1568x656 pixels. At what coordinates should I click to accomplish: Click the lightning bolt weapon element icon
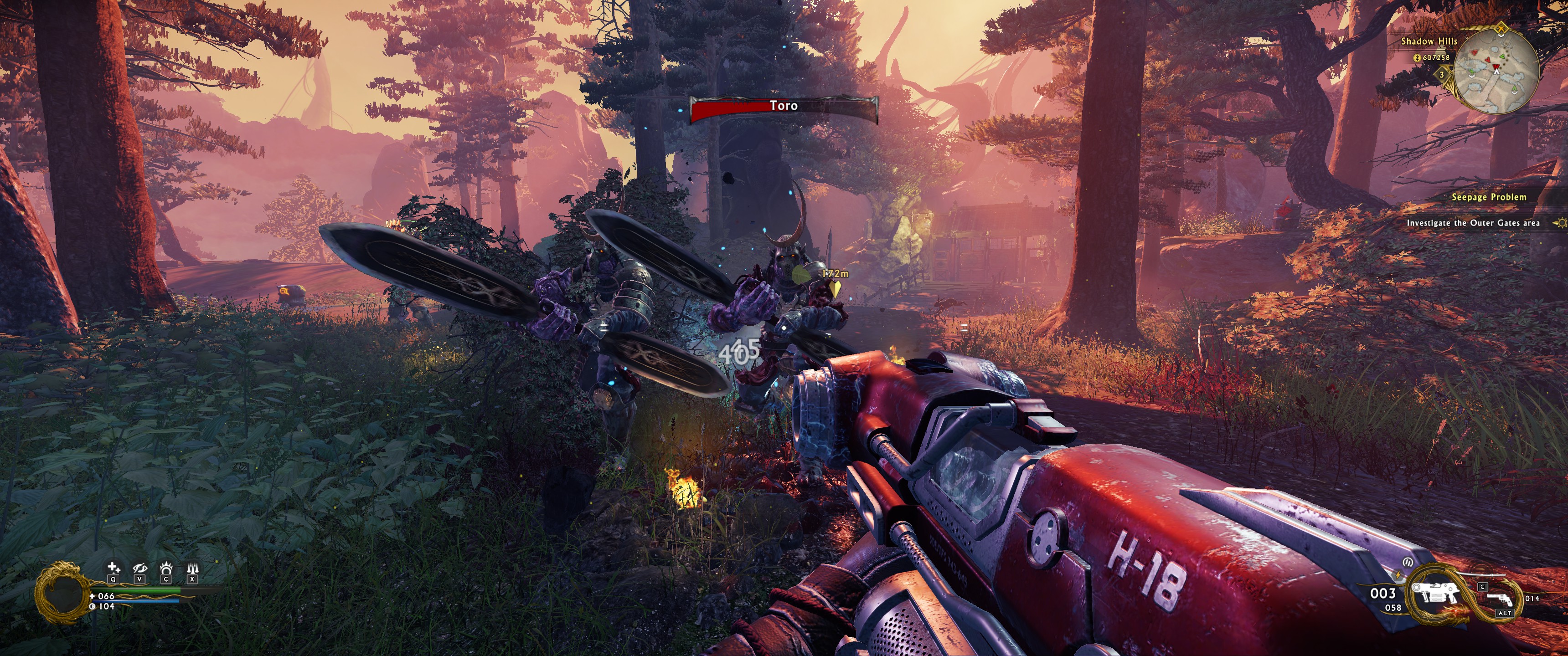[x=1398, y=574]
